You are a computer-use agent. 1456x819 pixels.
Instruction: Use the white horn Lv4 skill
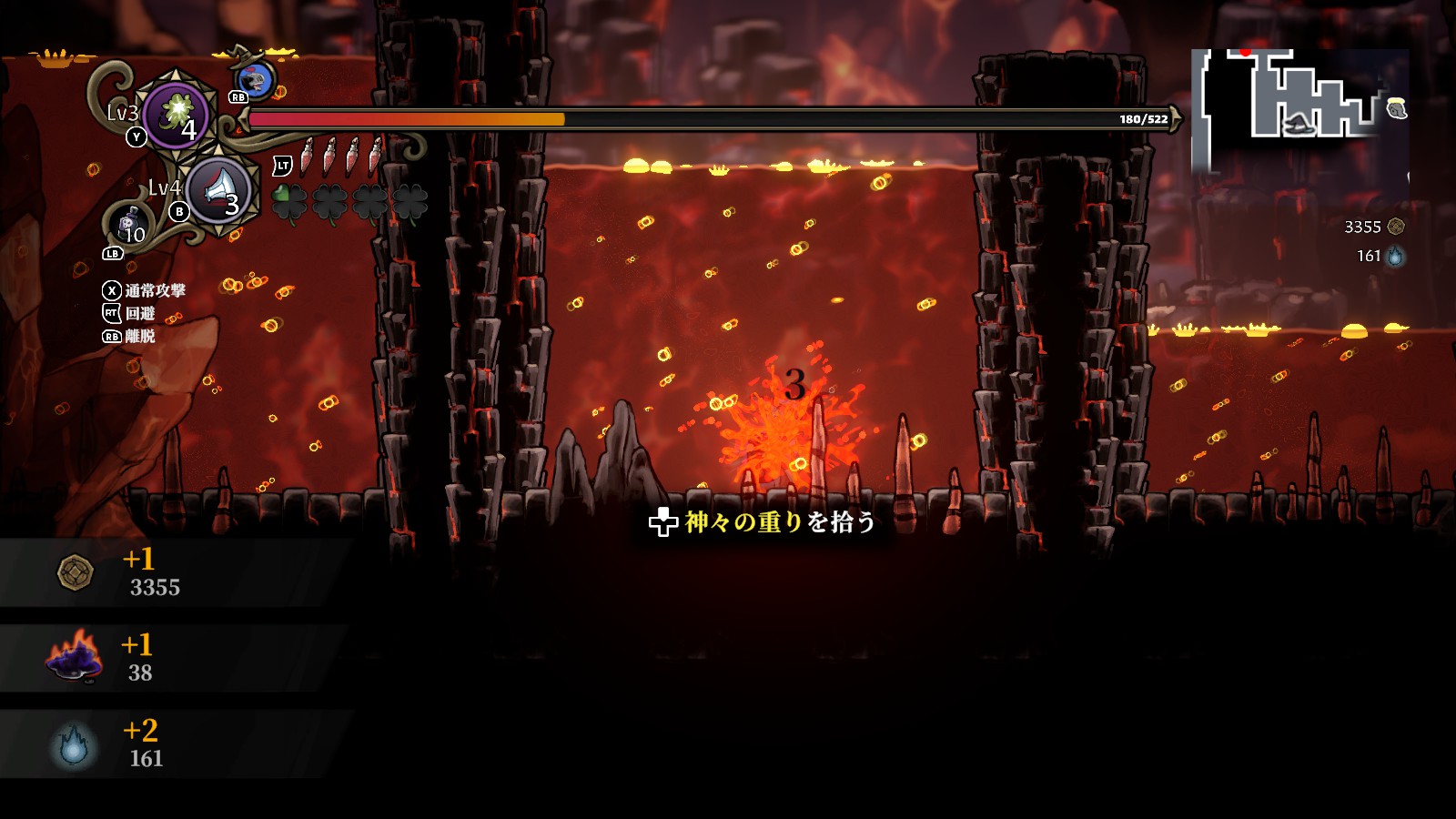pos(218,191)
